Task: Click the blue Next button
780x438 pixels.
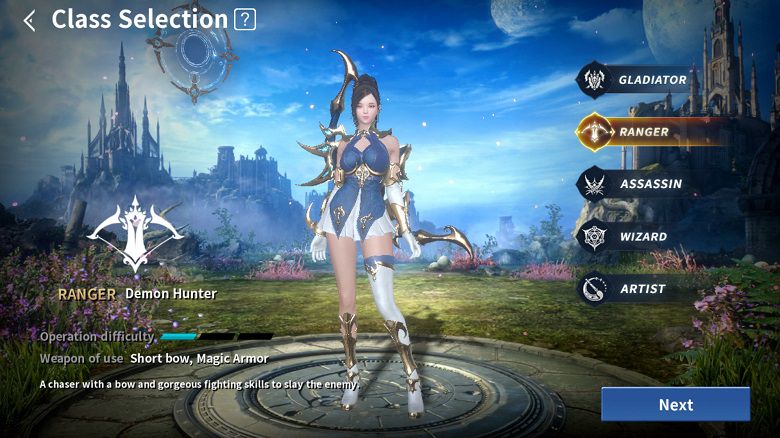Action: [x=675, y=404]
